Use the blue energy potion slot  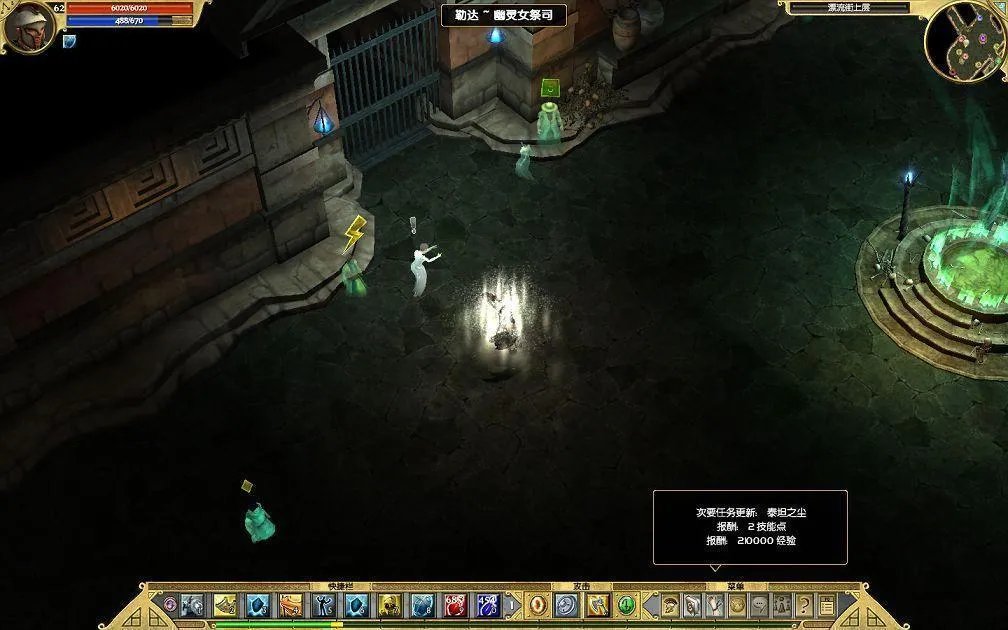coord(488,605)
